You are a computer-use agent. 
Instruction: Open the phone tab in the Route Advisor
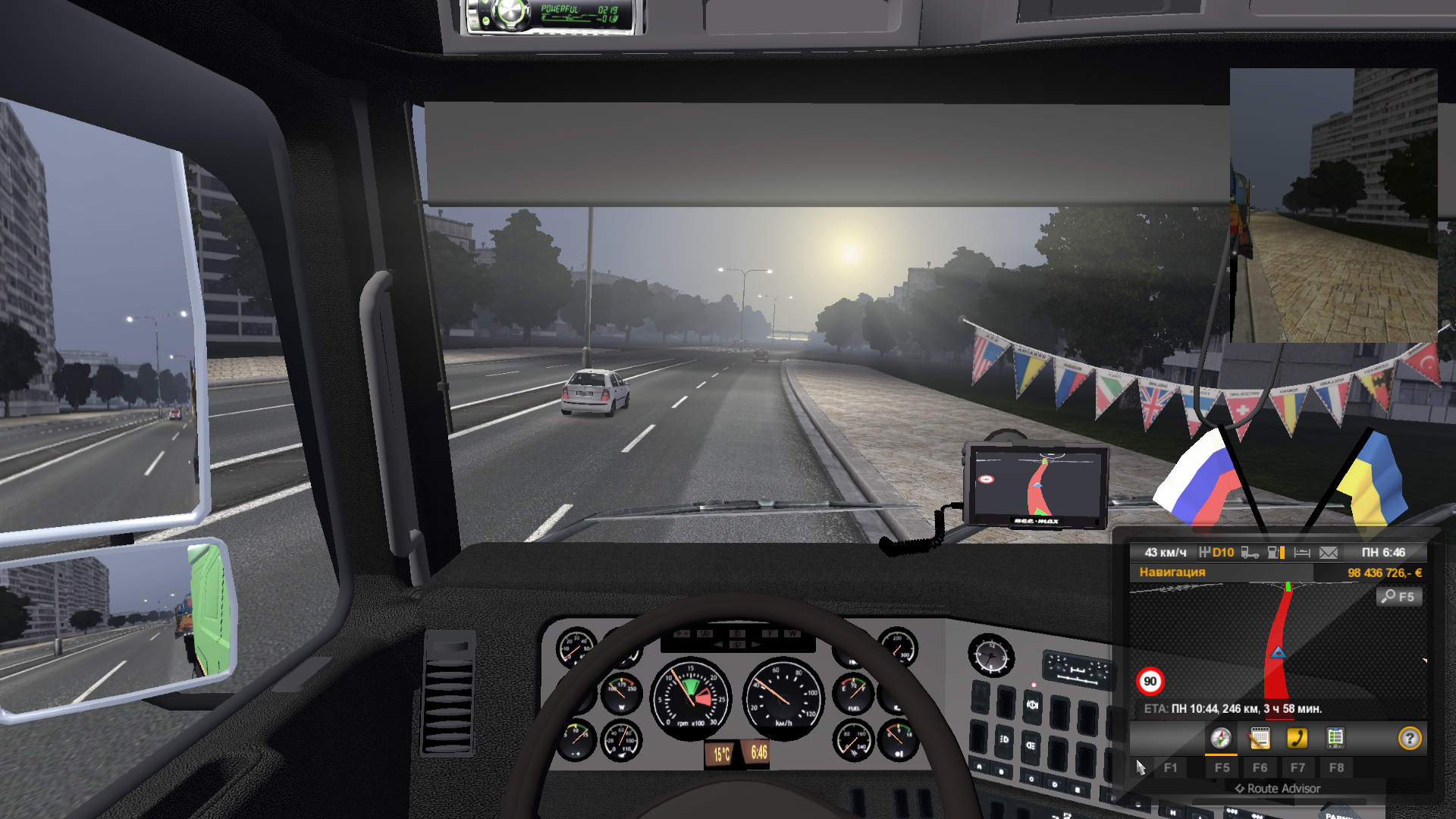click(1298, 739)
